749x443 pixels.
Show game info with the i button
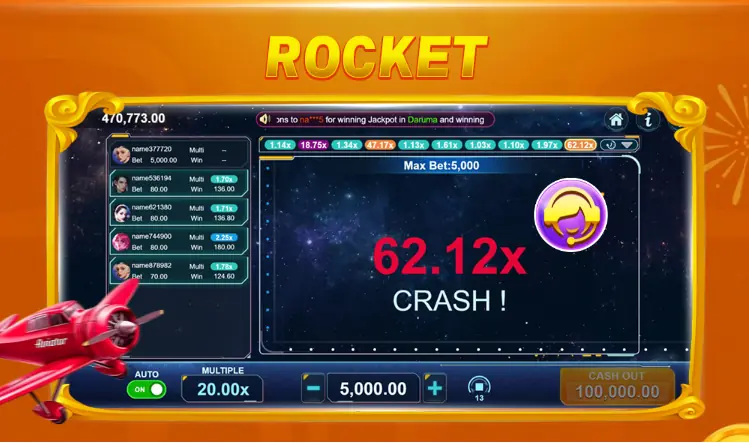coord(648,120)
